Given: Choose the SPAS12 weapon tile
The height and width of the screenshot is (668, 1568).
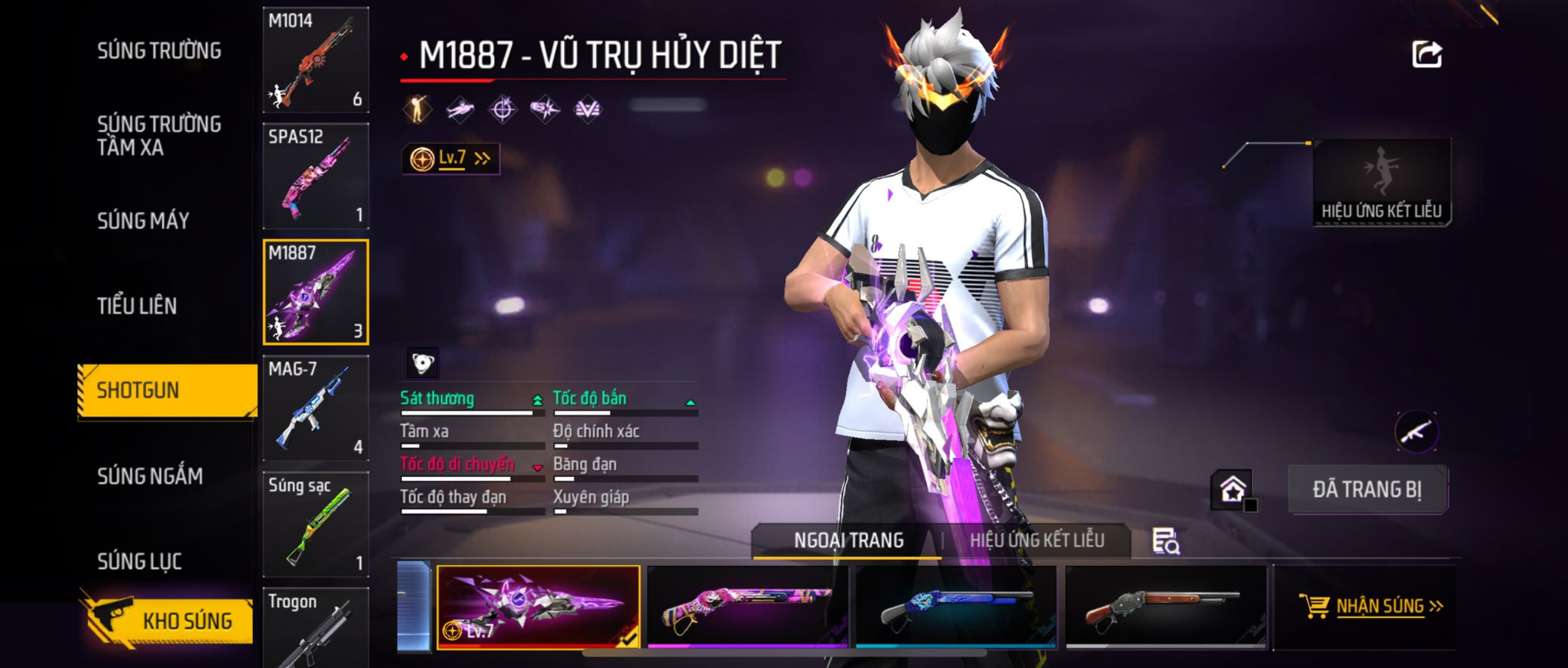Looking at the screenshot, I should [x=316, y=176].
